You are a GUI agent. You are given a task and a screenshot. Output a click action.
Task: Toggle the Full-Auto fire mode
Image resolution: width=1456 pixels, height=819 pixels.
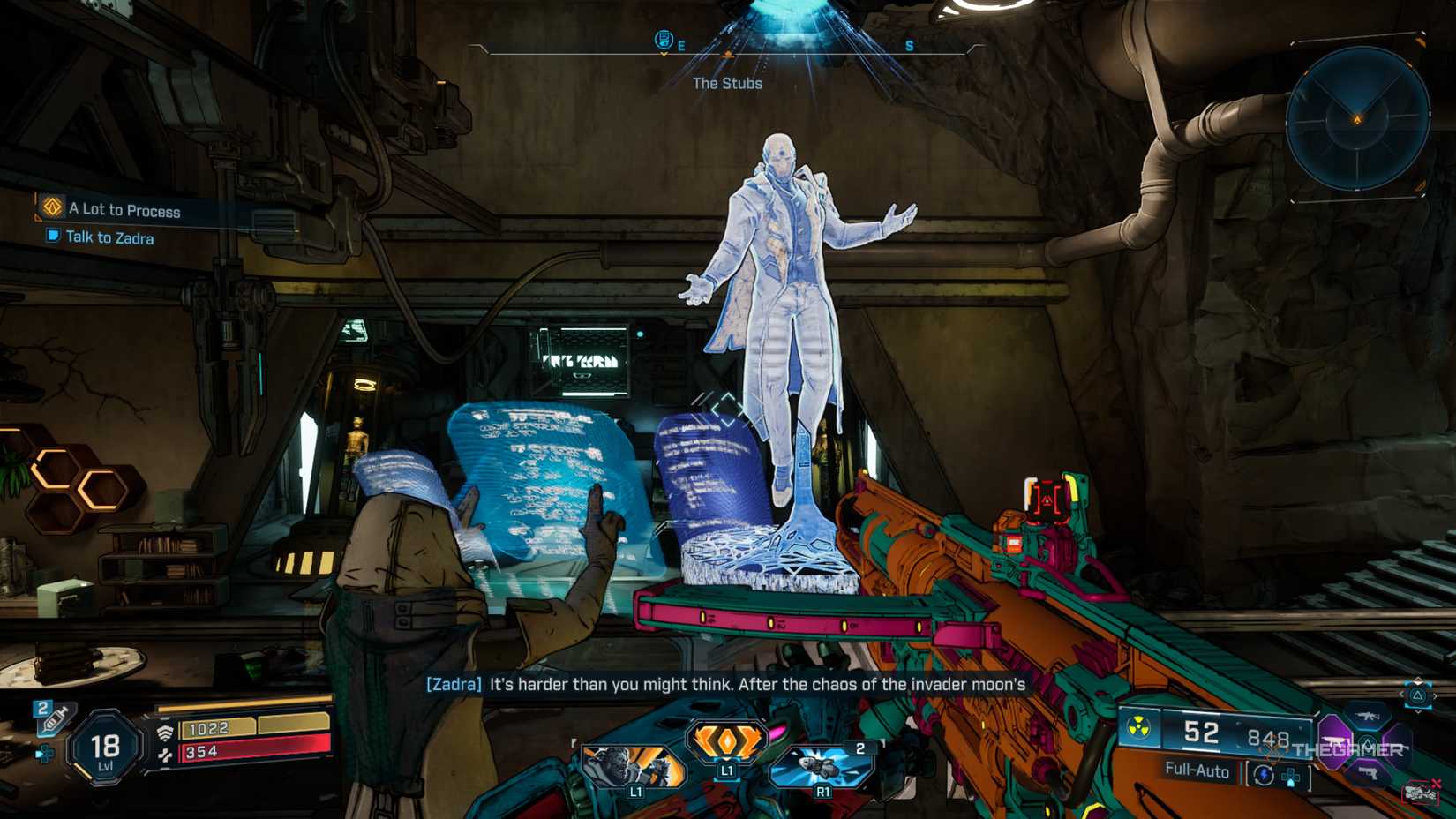click(1198, 770)
